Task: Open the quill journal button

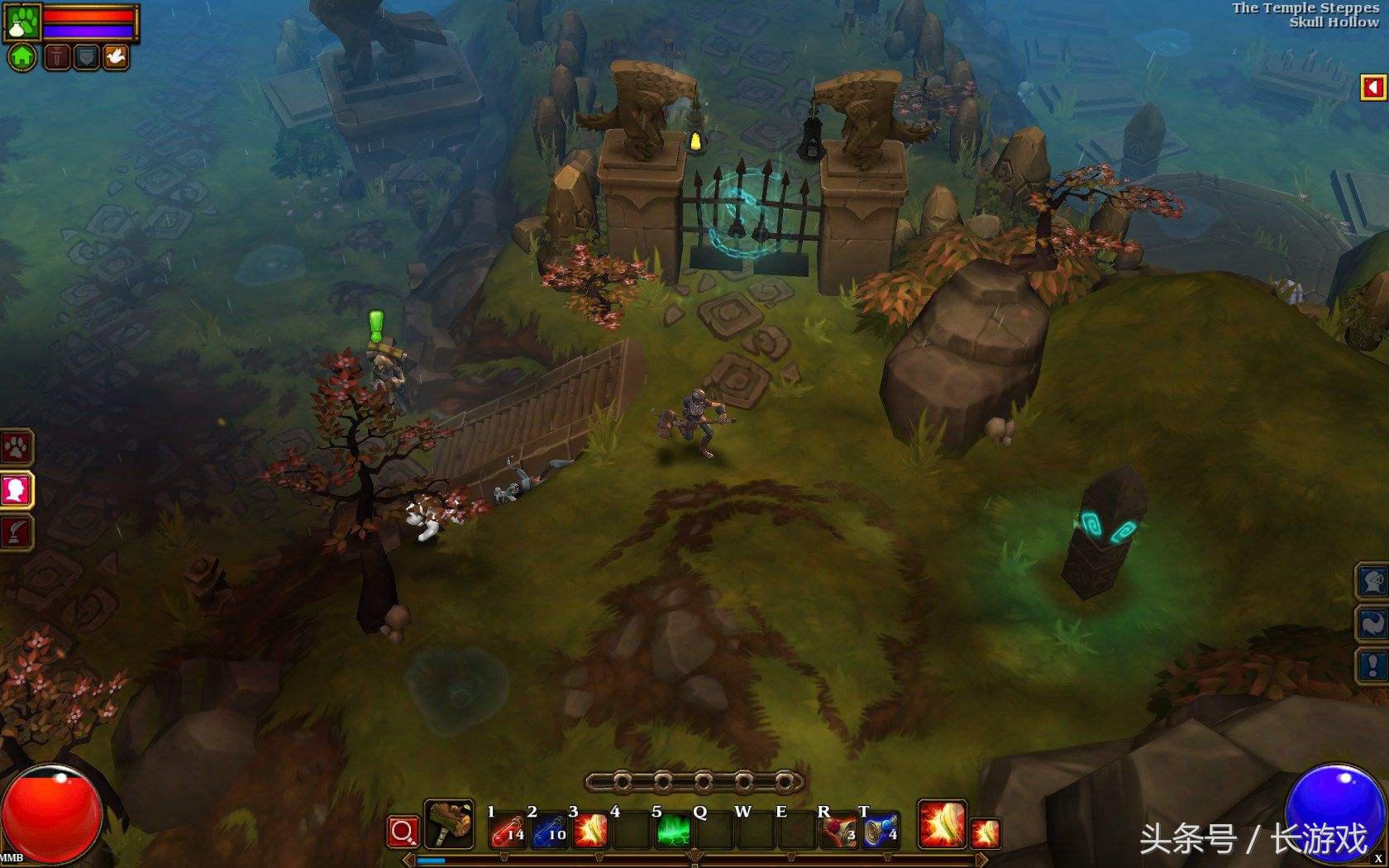Action: [16, 532]
